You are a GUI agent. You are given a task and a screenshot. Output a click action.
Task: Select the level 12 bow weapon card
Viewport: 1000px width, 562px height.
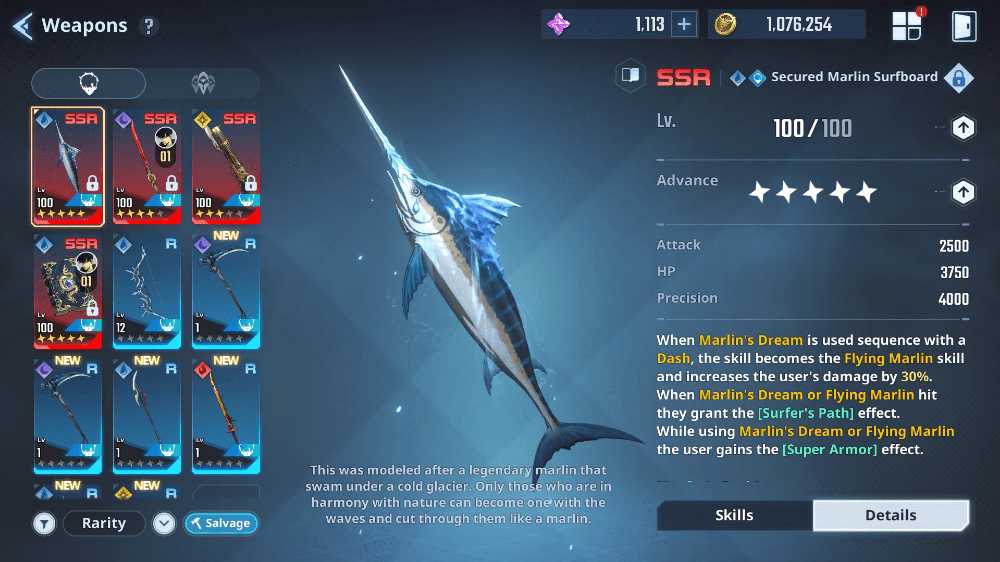tap(146, 290)
